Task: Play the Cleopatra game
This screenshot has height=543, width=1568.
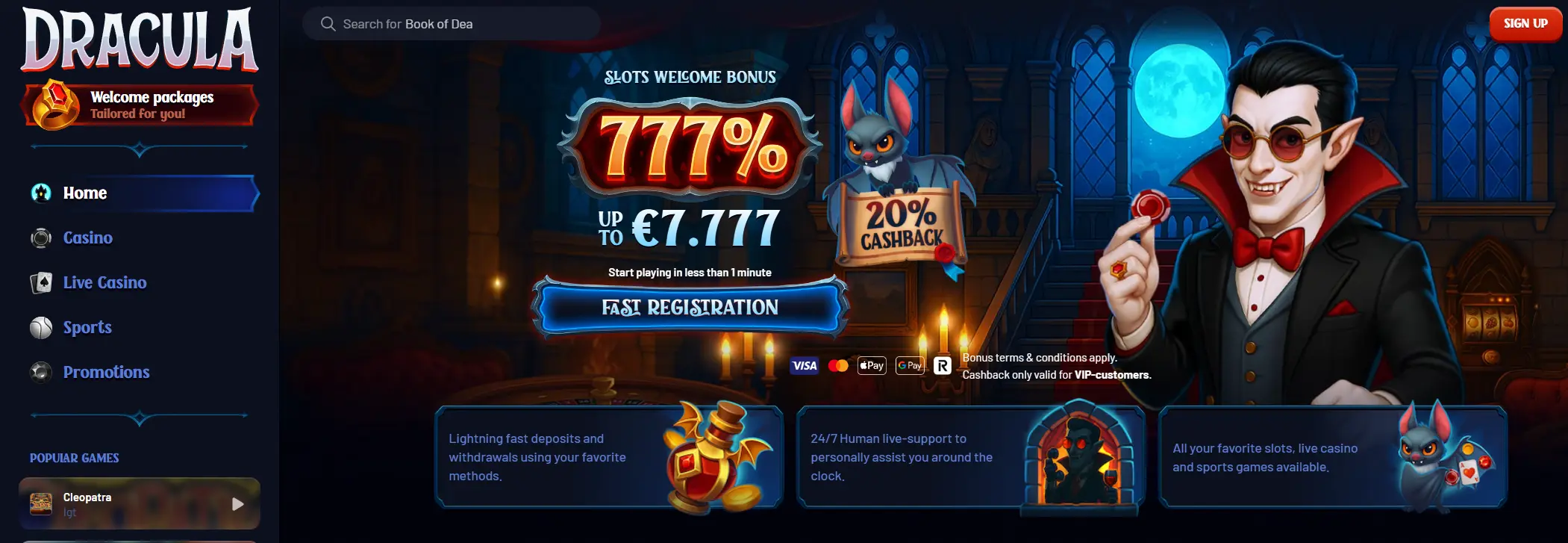Action: [238, 503]
